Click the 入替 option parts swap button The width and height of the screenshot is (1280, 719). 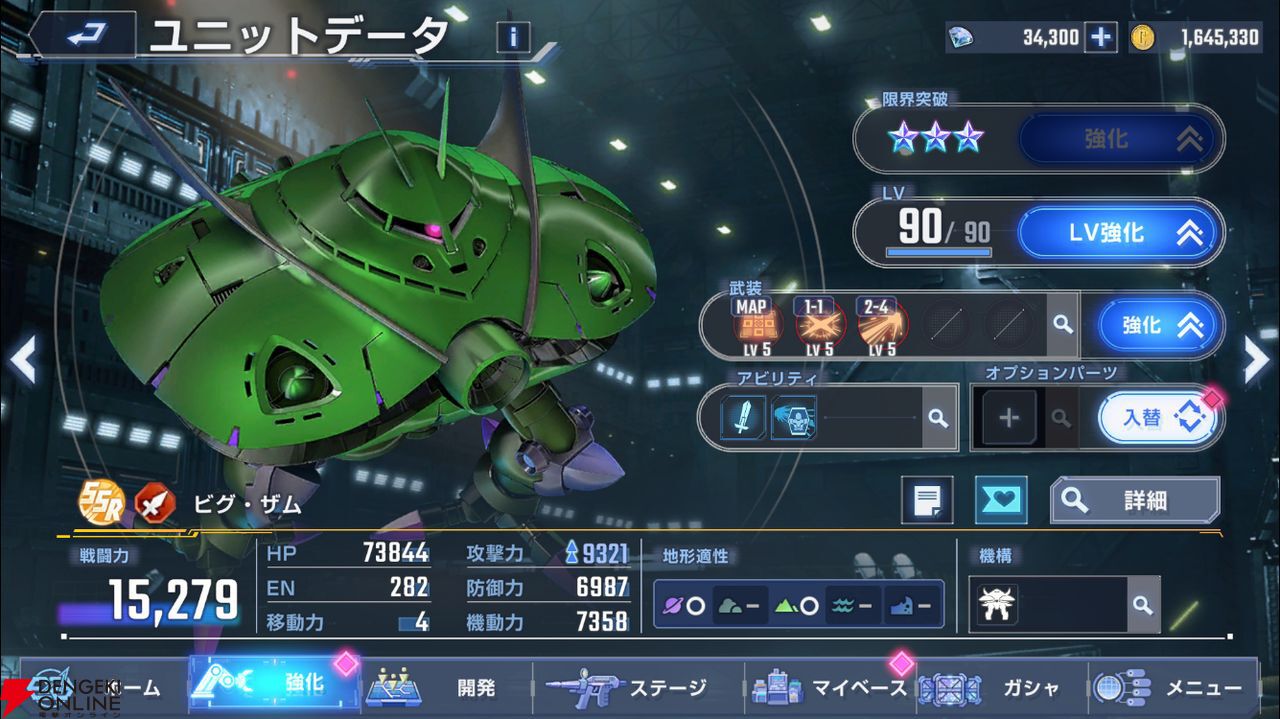click(1160, 417)
